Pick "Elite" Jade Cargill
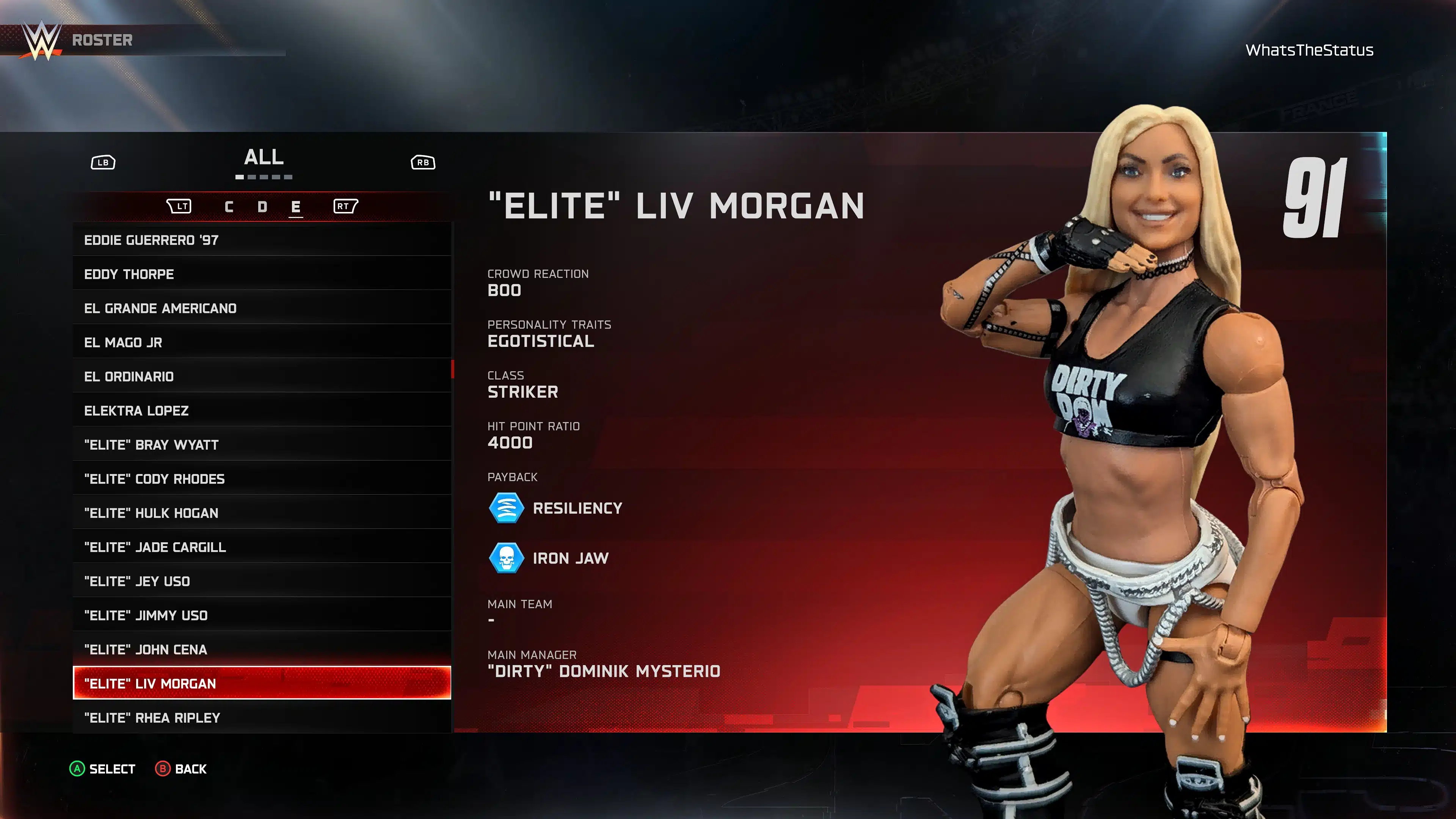This screenshot has width=1456, height=819. (262, 547)
